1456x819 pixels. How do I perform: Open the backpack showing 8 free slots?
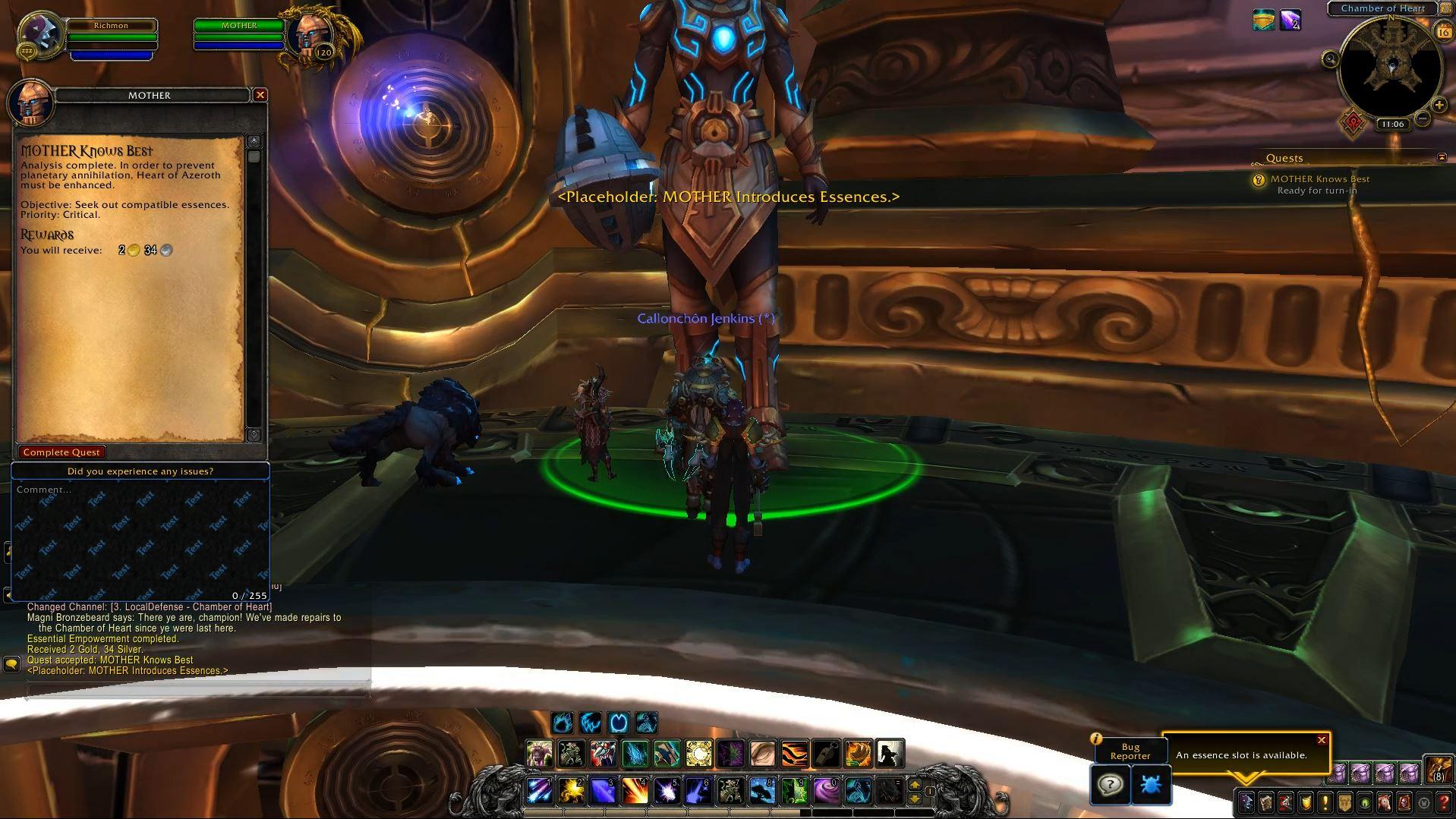1439,770
